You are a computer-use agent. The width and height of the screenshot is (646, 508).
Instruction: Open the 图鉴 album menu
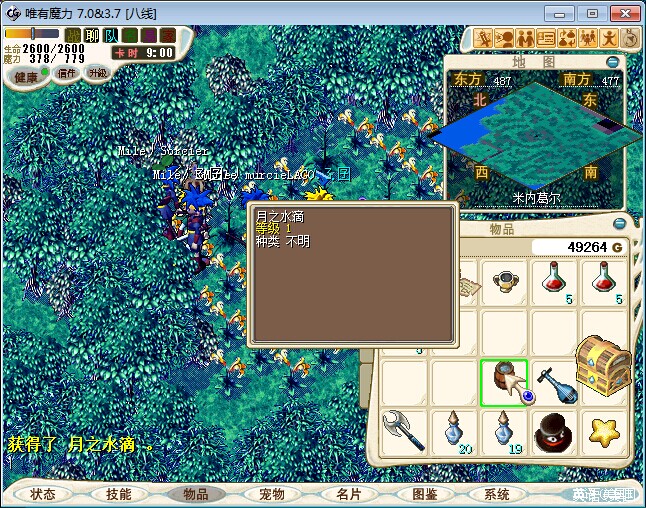coord(424,494)
